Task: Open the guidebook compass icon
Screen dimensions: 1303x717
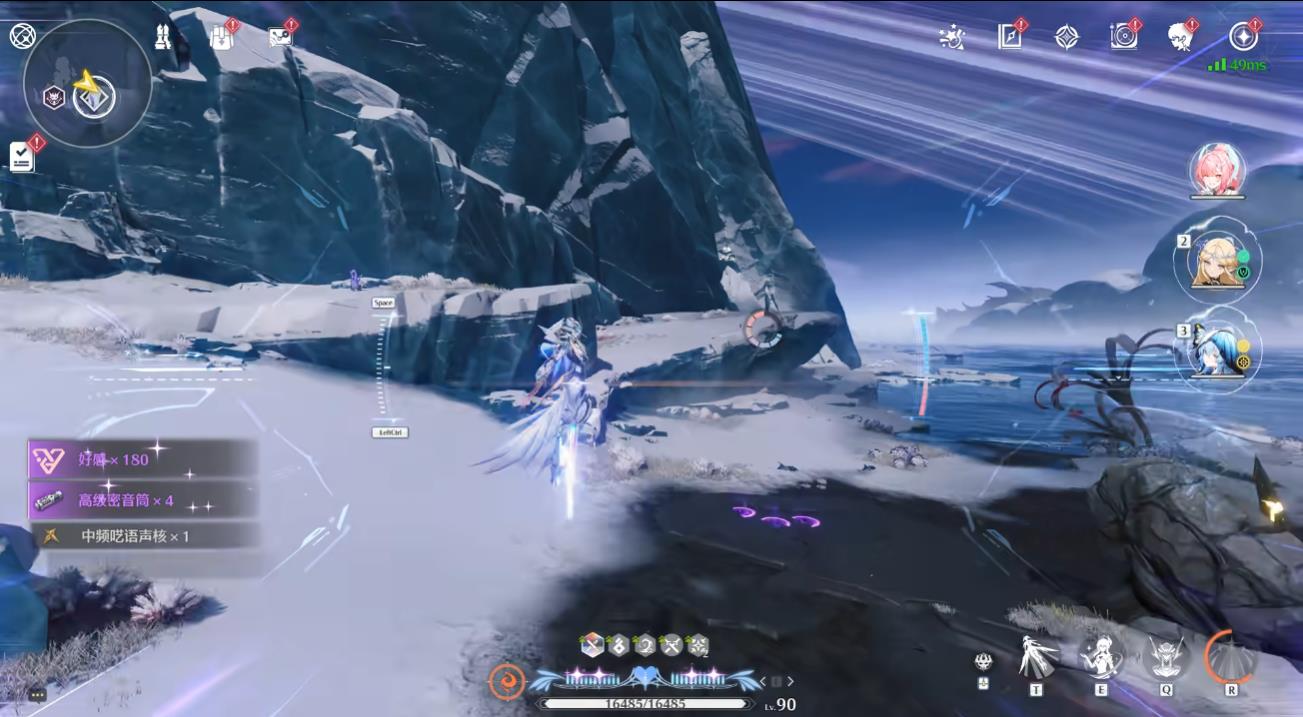Action: [1010, 37]
